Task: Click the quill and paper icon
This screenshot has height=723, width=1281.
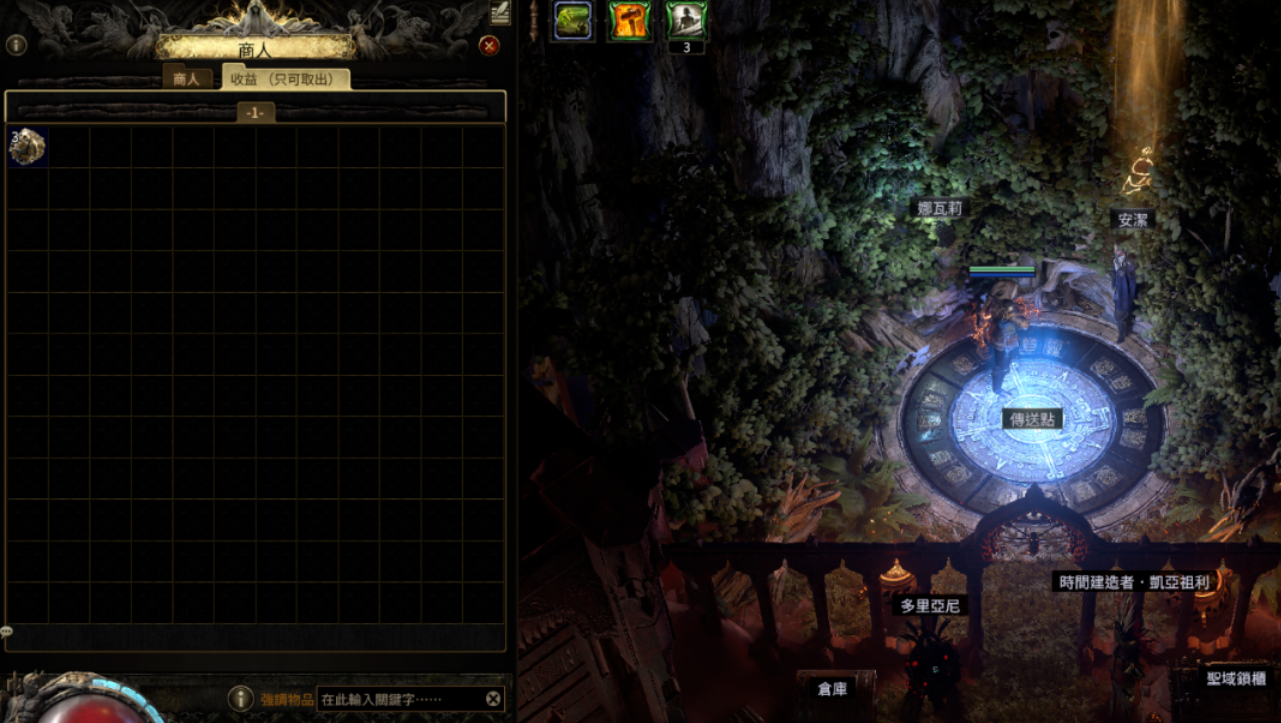Action: (x=500, y=12)
